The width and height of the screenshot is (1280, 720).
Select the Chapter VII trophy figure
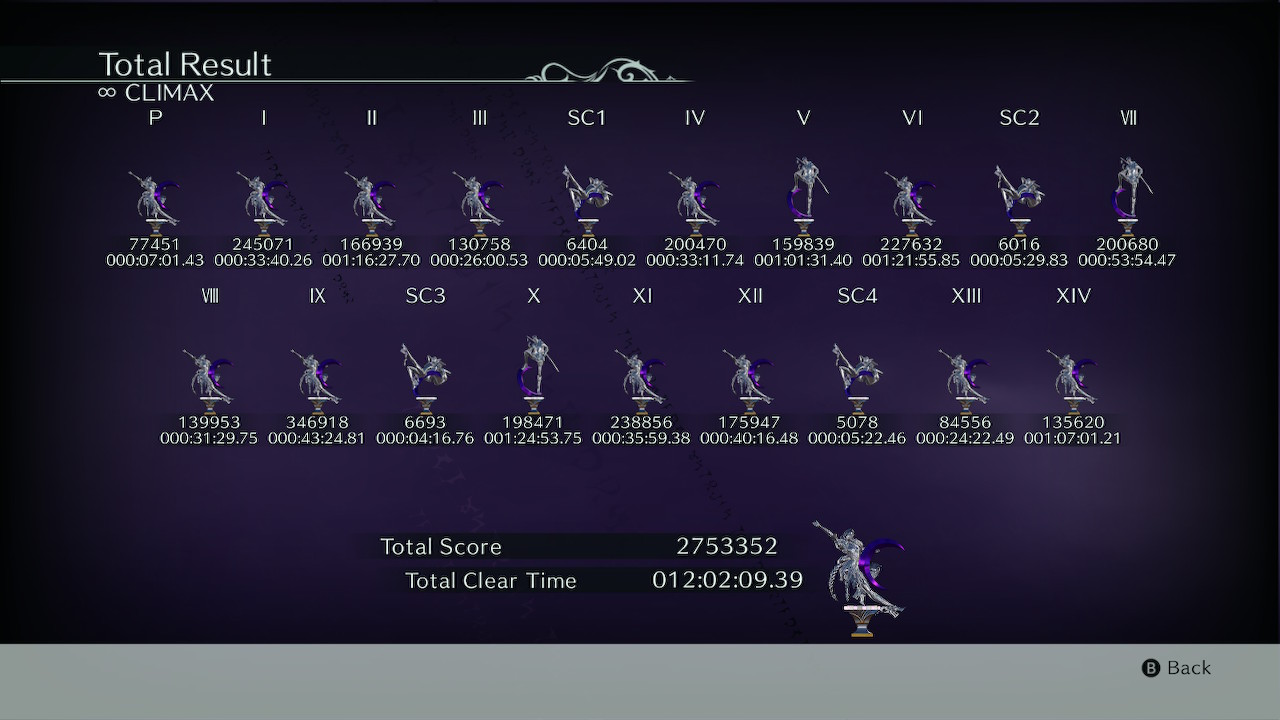1127,190
